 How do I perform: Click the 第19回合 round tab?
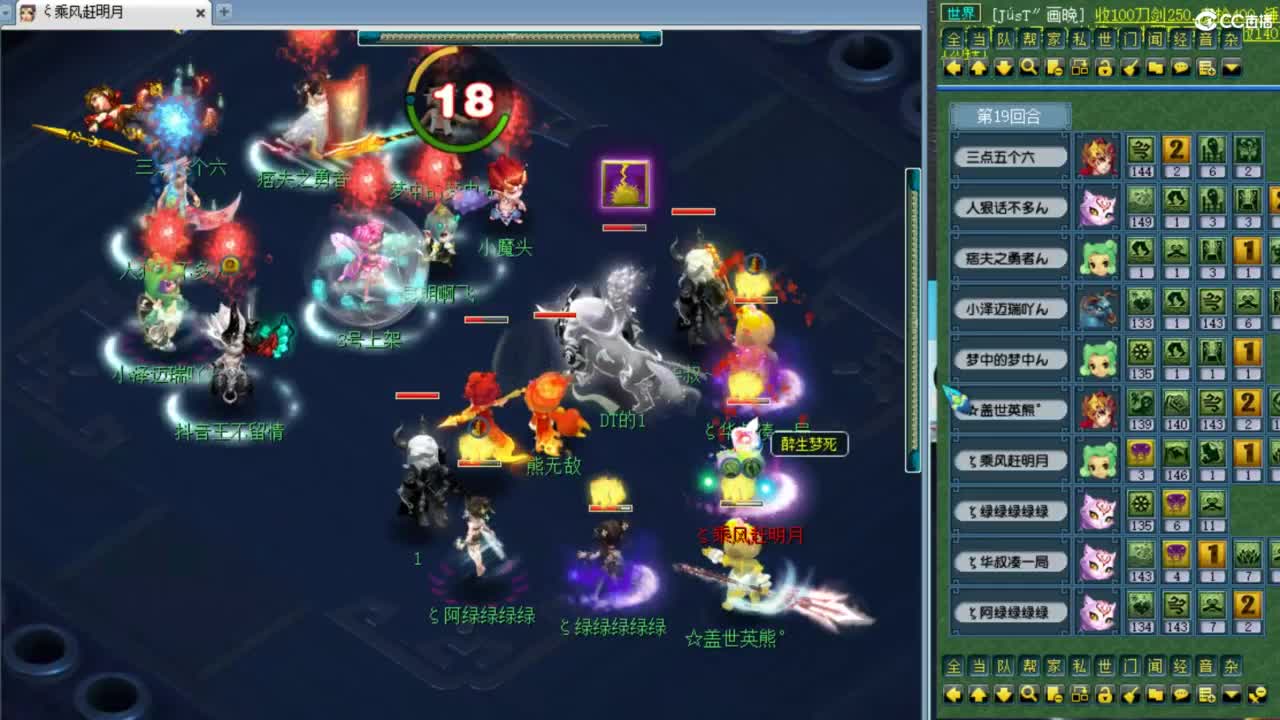point(1013,116)
